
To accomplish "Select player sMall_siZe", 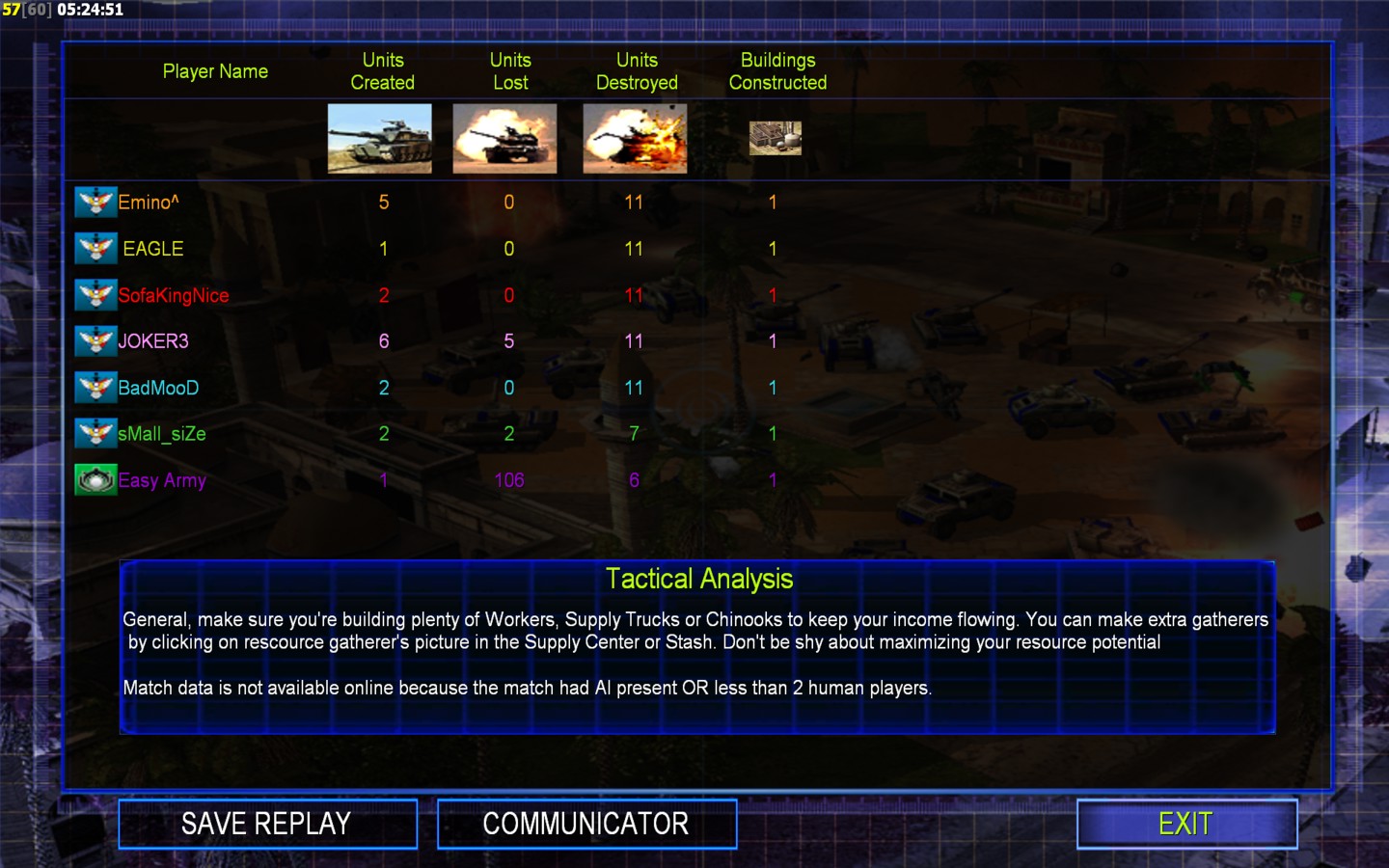I will (162, 434).
